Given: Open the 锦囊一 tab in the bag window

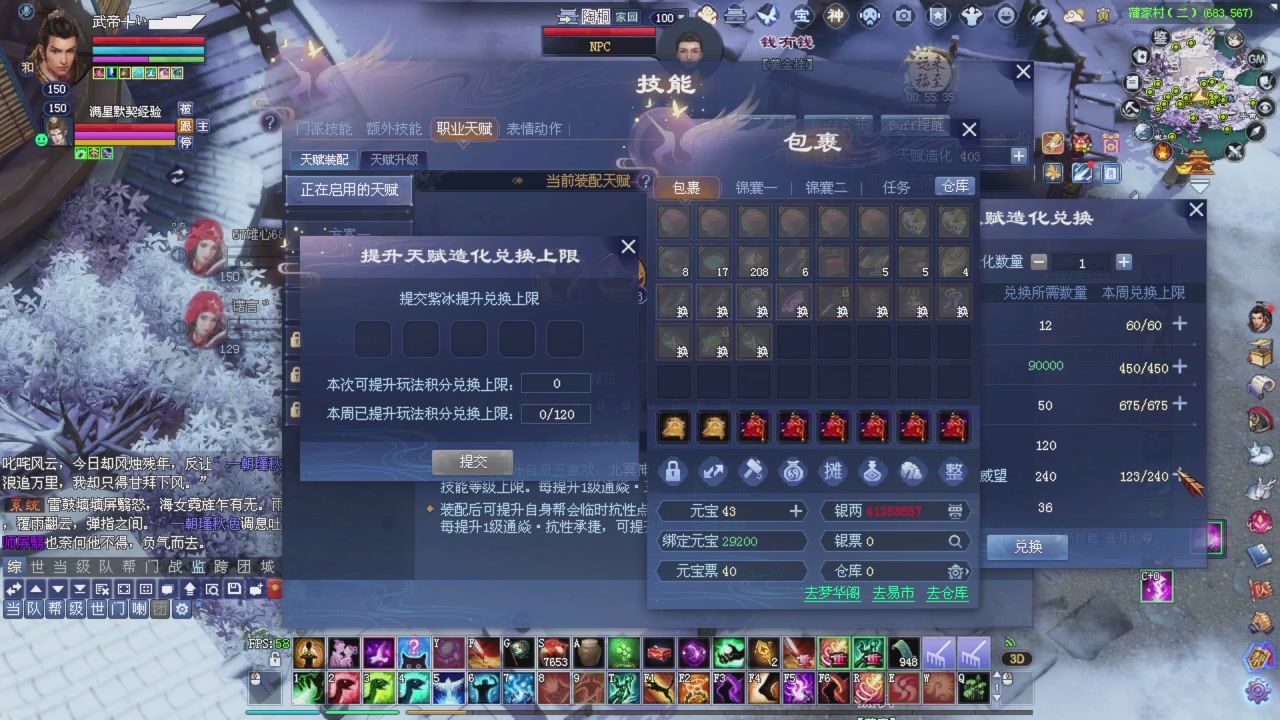Looking at the screenshot, I should 756,187.
